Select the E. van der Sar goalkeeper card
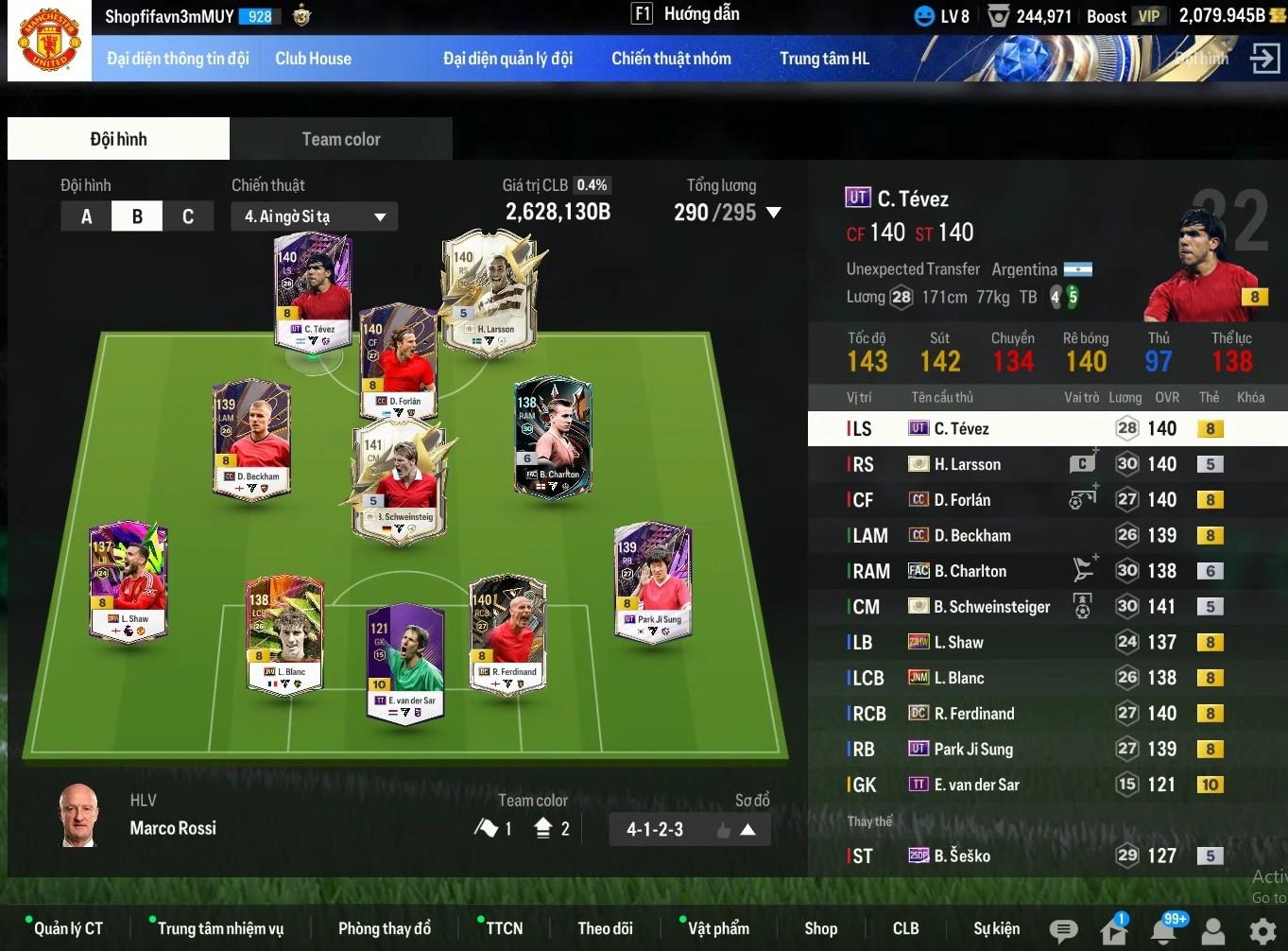 tap(405, 661)
